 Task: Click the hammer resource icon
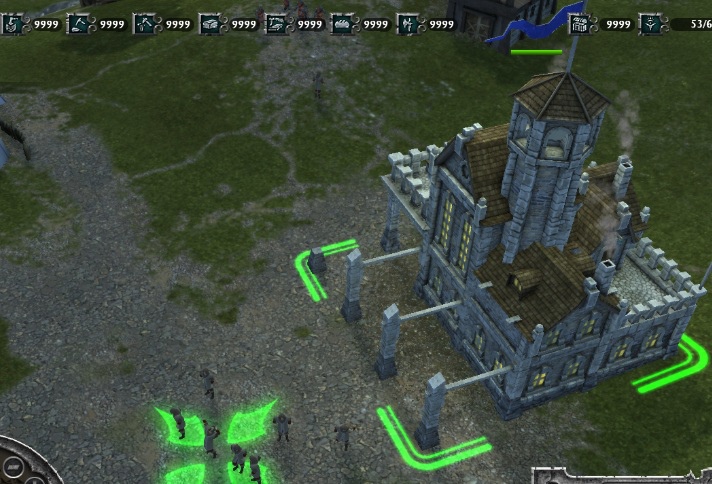(144, 23)
